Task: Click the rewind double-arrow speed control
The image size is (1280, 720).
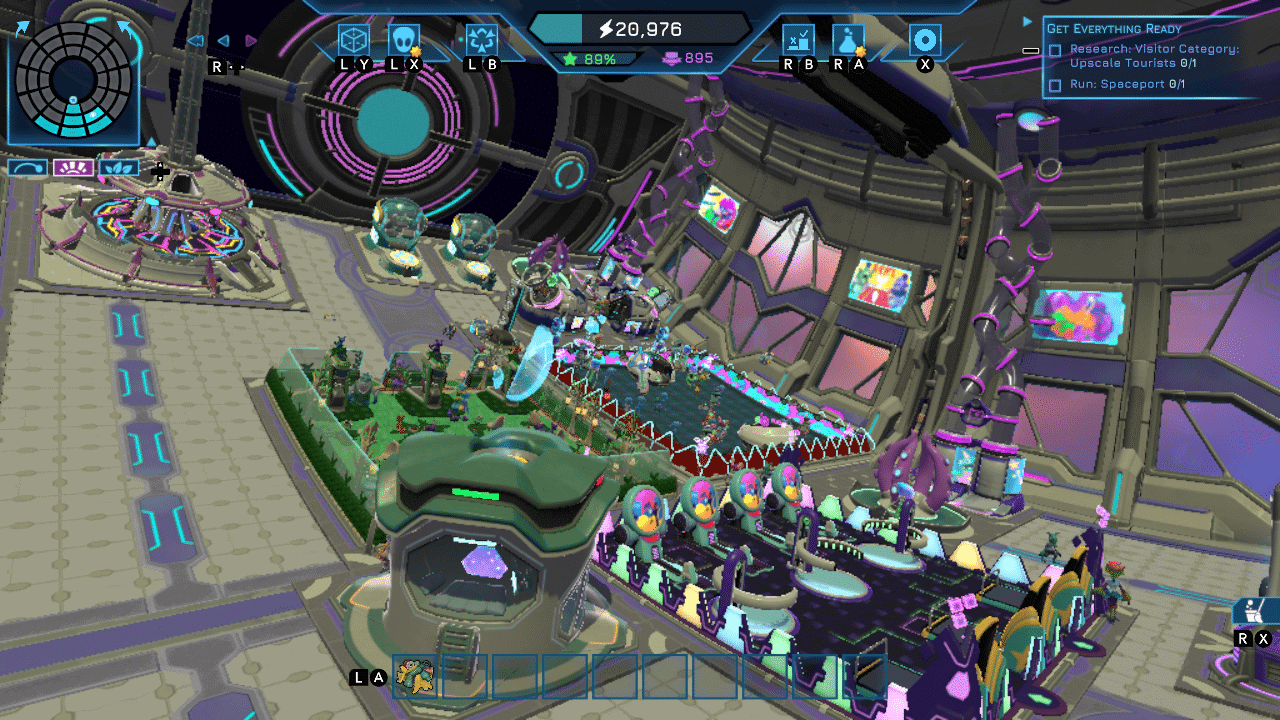Action: [x=196, y=41]
